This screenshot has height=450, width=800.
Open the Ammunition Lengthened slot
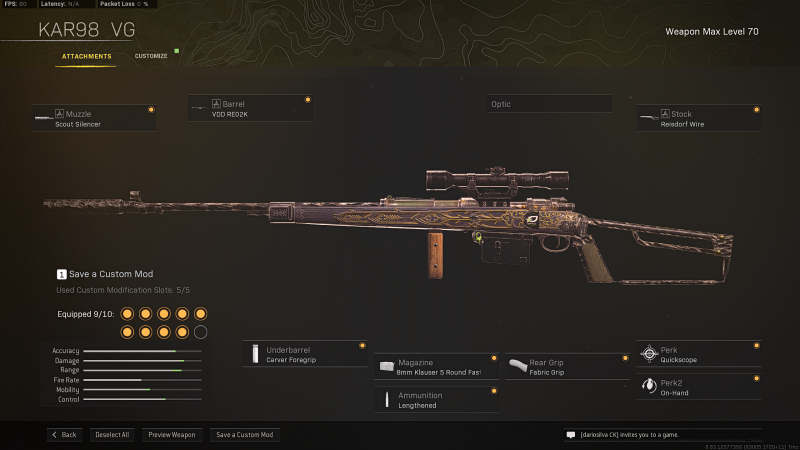pyautogui.click(x=436, y=400)
